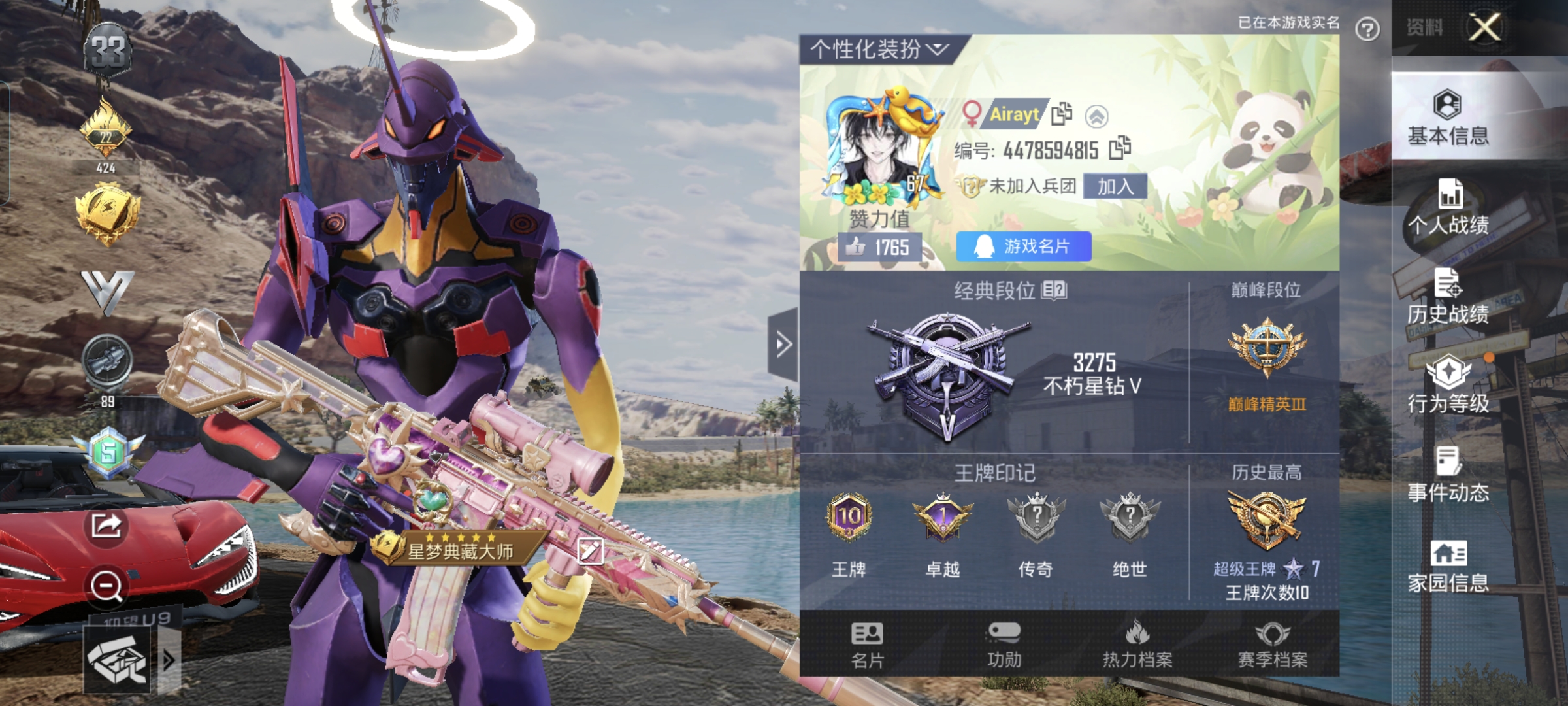Collapse the panel with the arrow handle
This screenshot has width=1568, height=706.
point(783,344)
